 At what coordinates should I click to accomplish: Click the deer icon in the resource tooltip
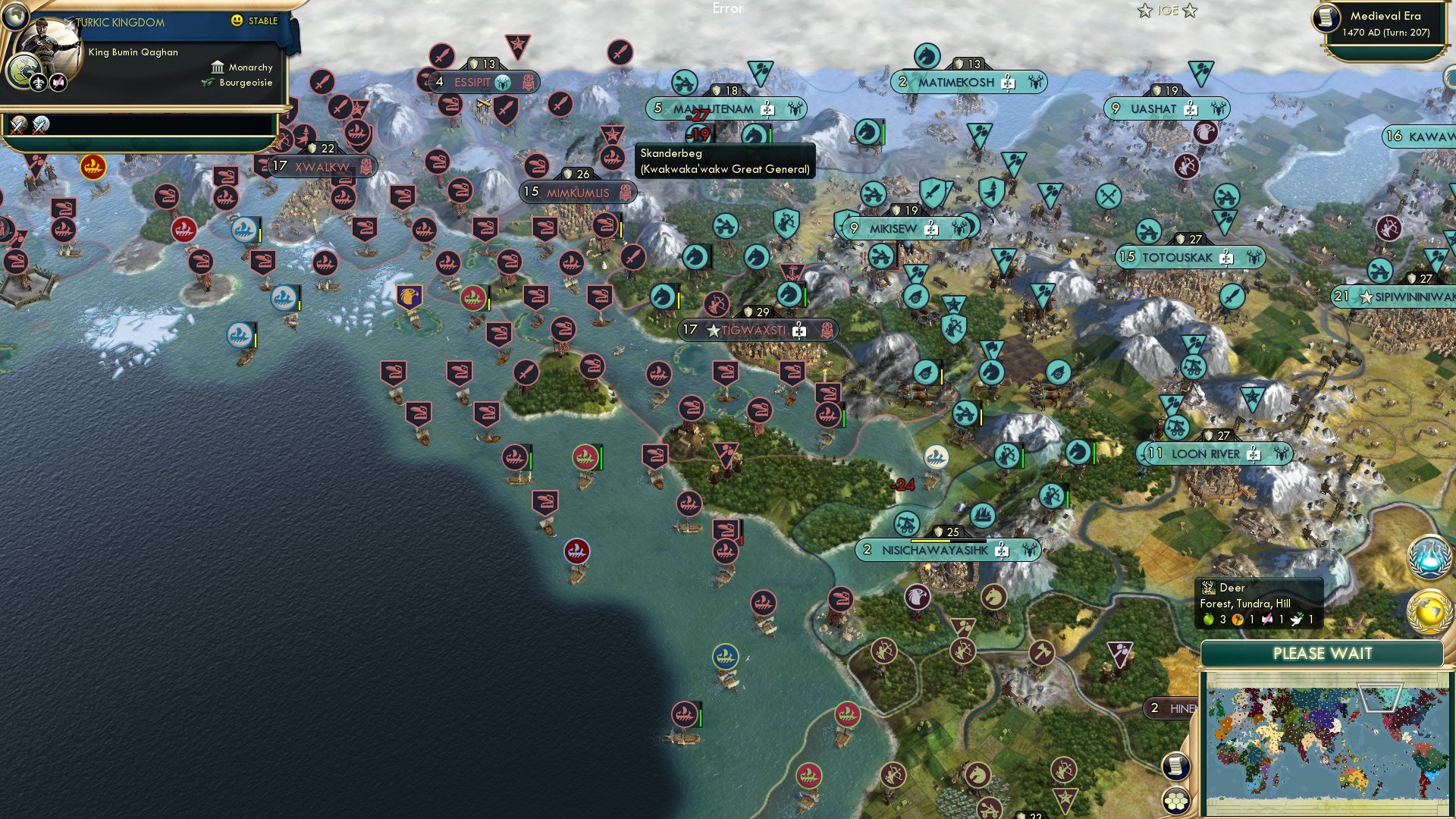pos(1208,587)
